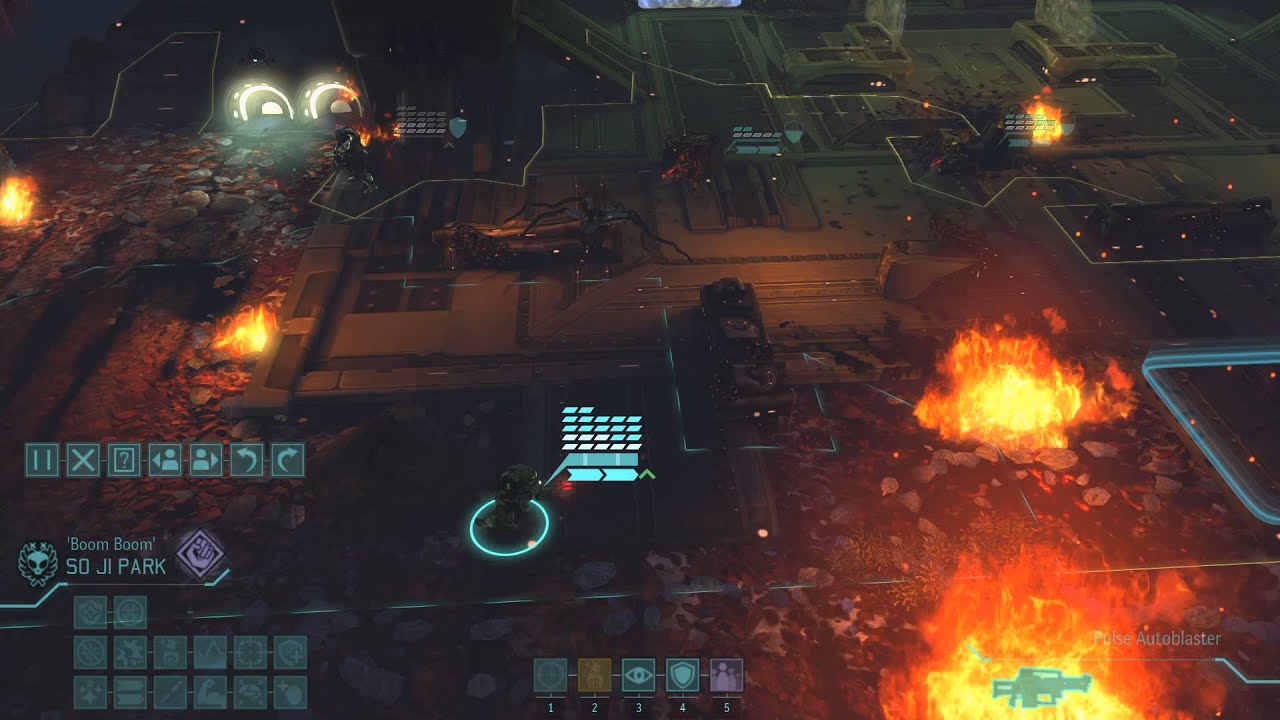Viewport: 1280px width, 720px height.
Task: Click the shield with plus perk icon
Action: [x=290, y=652]
